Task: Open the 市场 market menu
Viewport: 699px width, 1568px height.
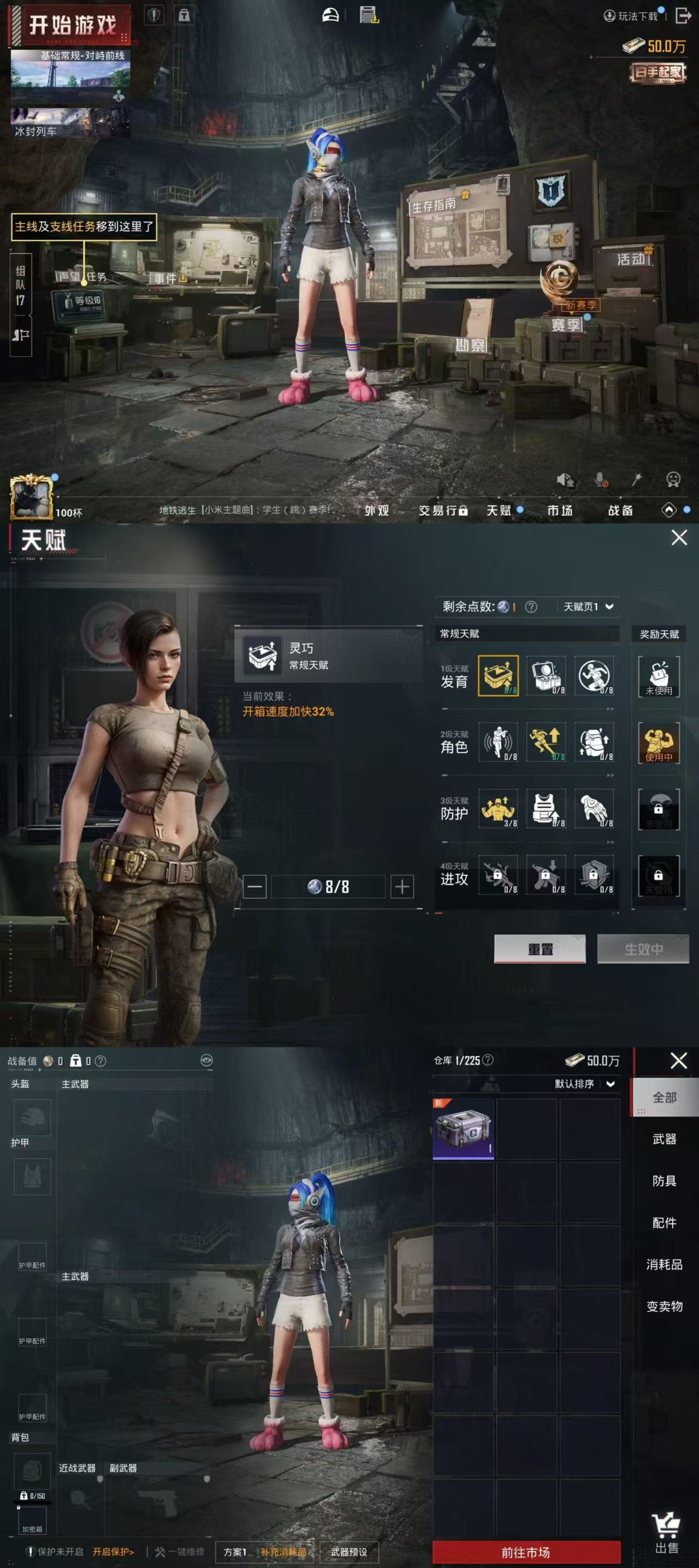Action: tap(560, 510)
